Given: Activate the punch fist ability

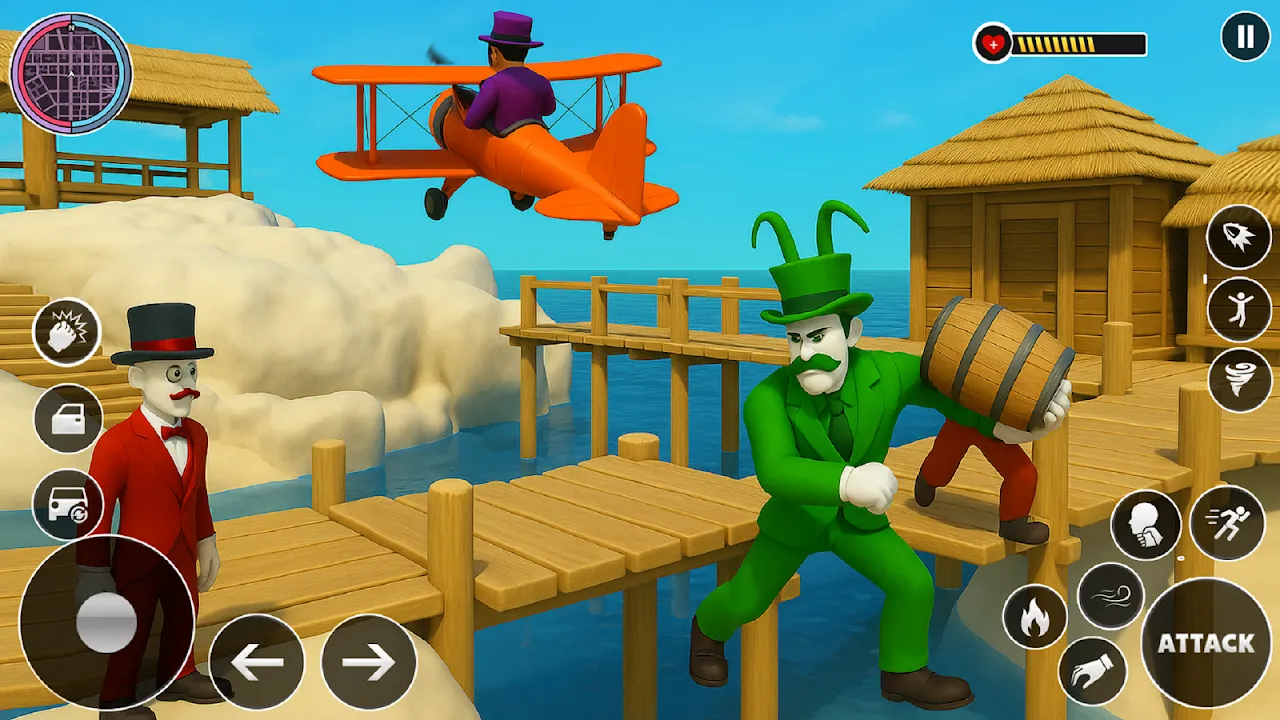Looking at the screenshot, I should (x=68, y=333).
